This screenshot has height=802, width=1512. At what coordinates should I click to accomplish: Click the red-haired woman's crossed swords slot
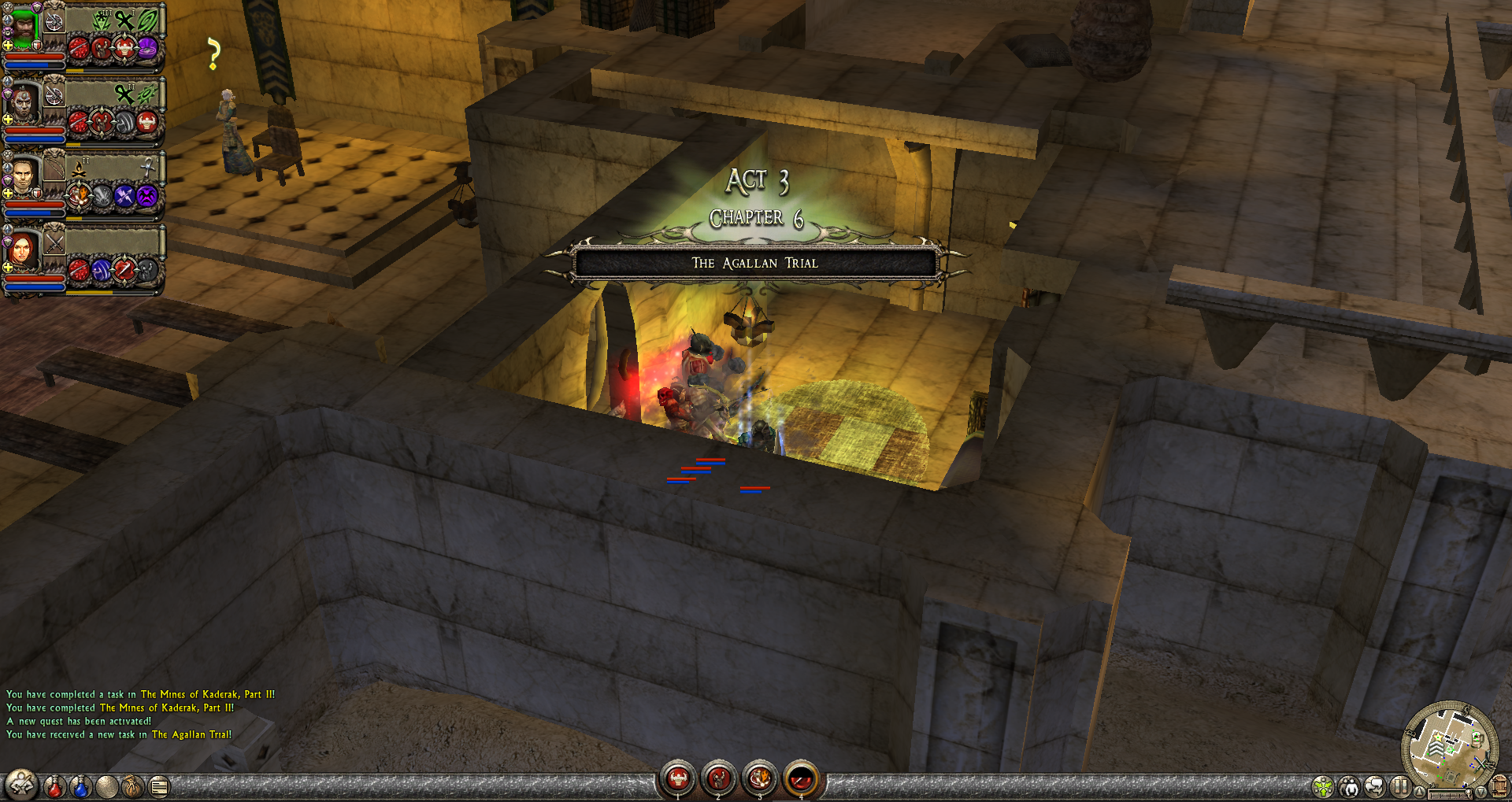coord(54,242)
